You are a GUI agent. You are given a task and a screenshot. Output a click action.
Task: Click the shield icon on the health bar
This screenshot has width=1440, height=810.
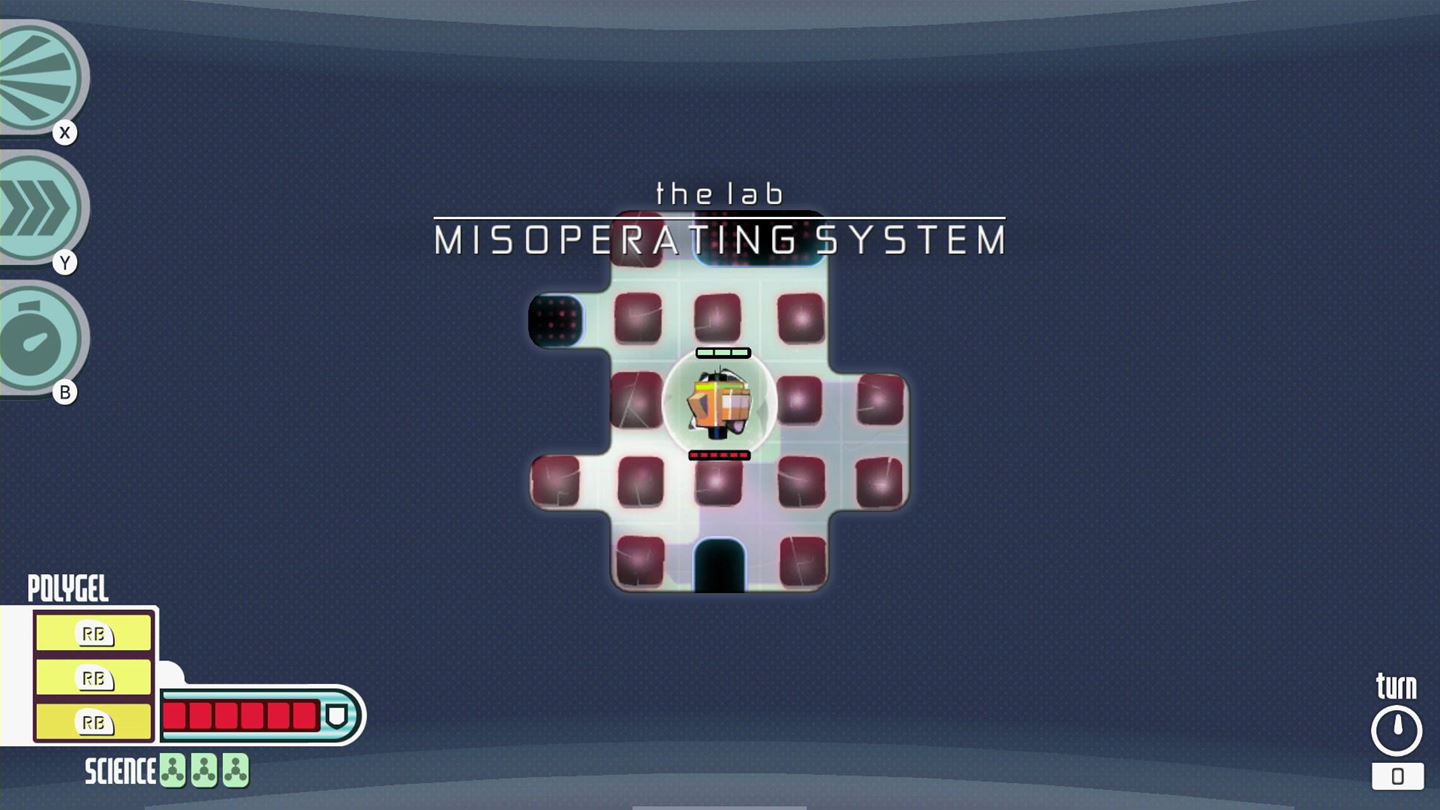337,714
